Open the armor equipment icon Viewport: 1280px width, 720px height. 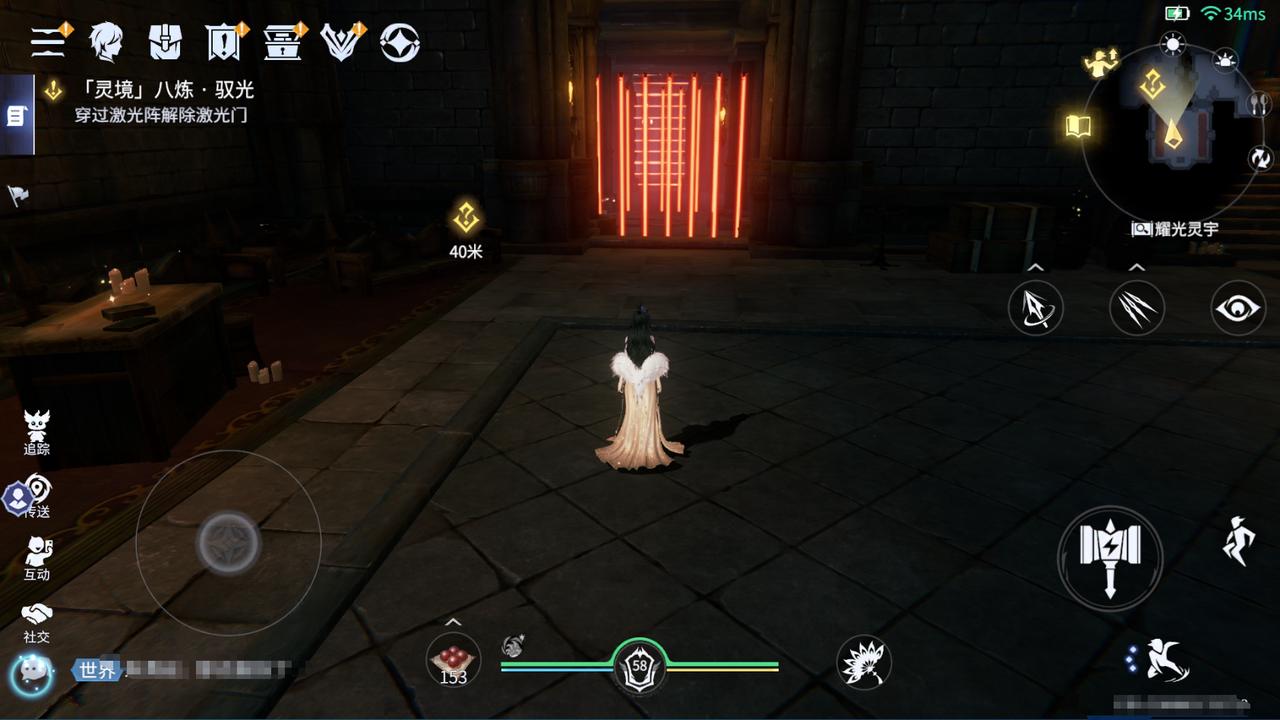coord(165,42)
